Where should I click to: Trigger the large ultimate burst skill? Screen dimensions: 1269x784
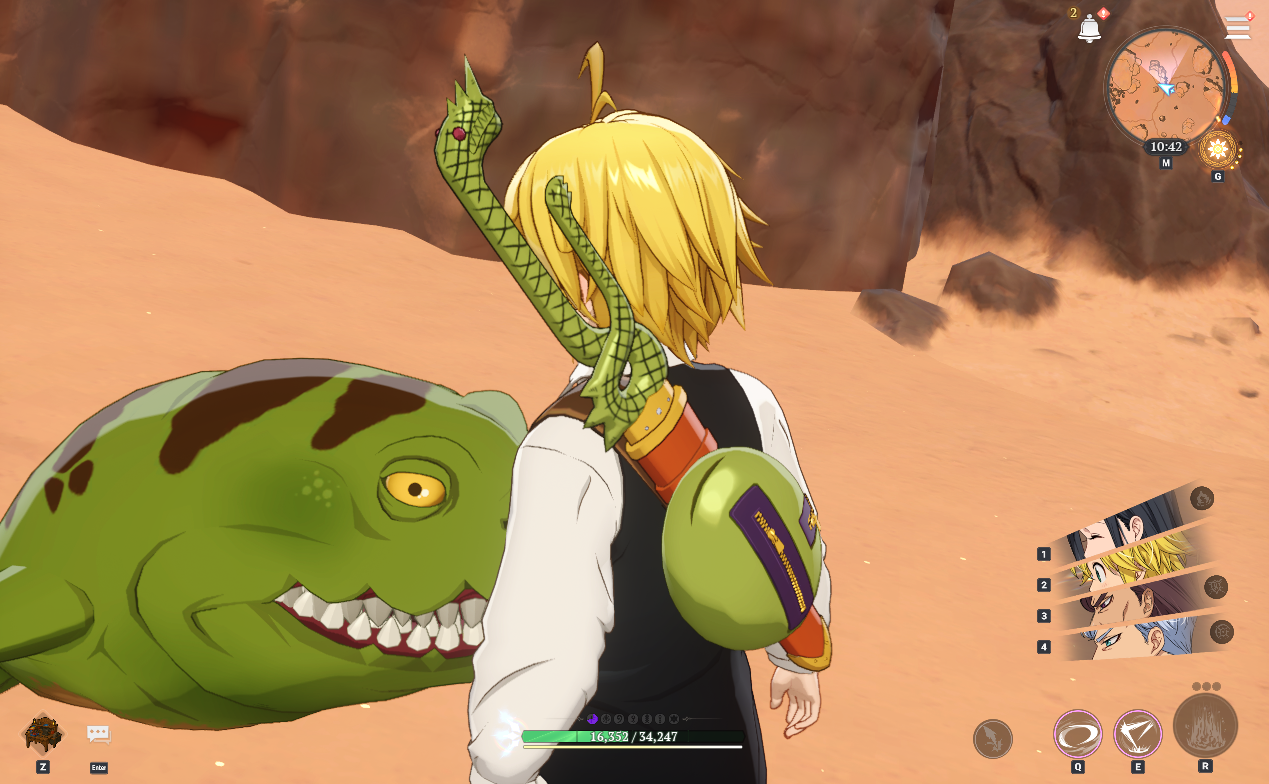click(x=1205, y=726)
